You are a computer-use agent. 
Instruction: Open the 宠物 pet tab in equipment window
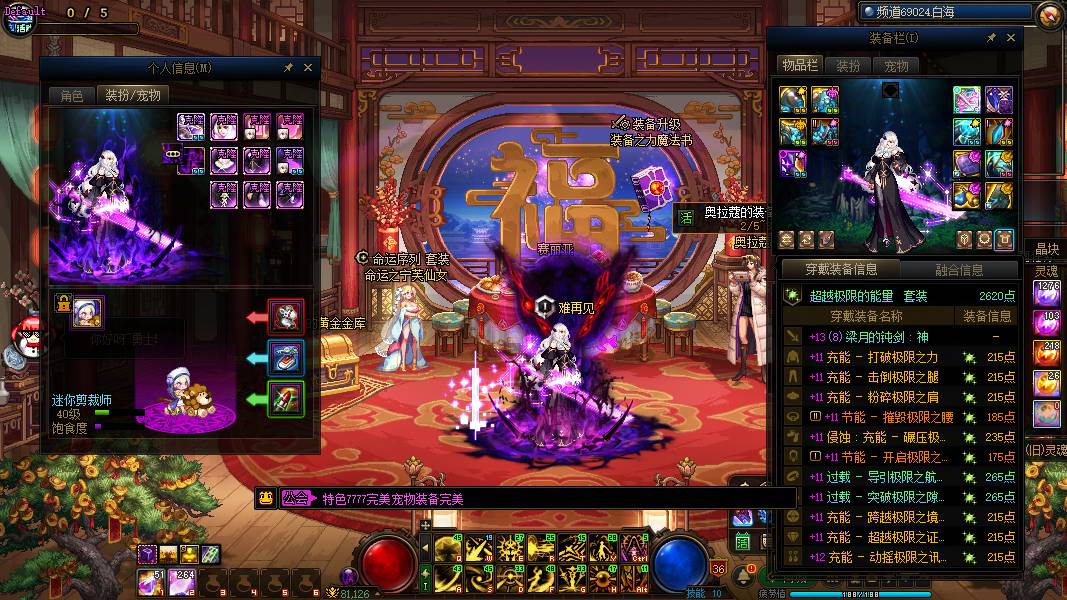coord(896,66)
